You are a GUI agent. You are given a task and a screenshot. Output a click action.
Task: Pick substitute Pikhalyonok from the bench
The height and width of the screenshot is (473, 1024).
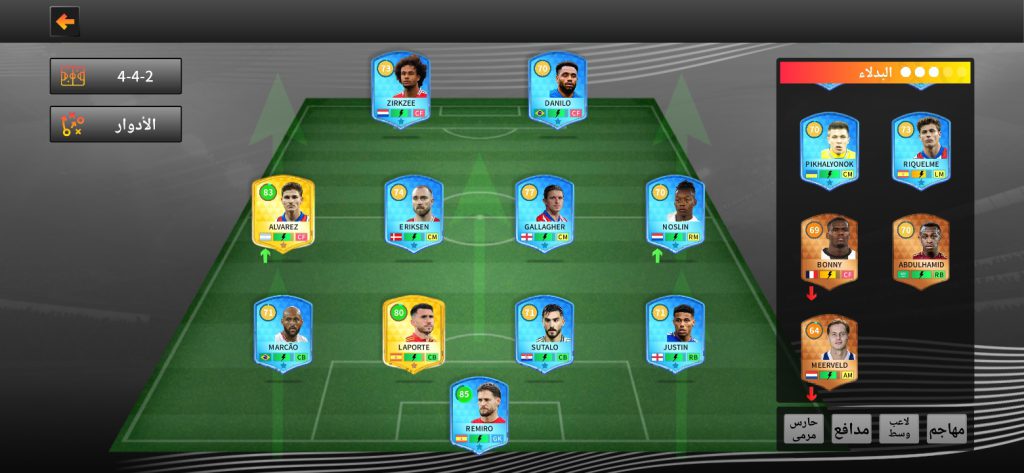829,148
